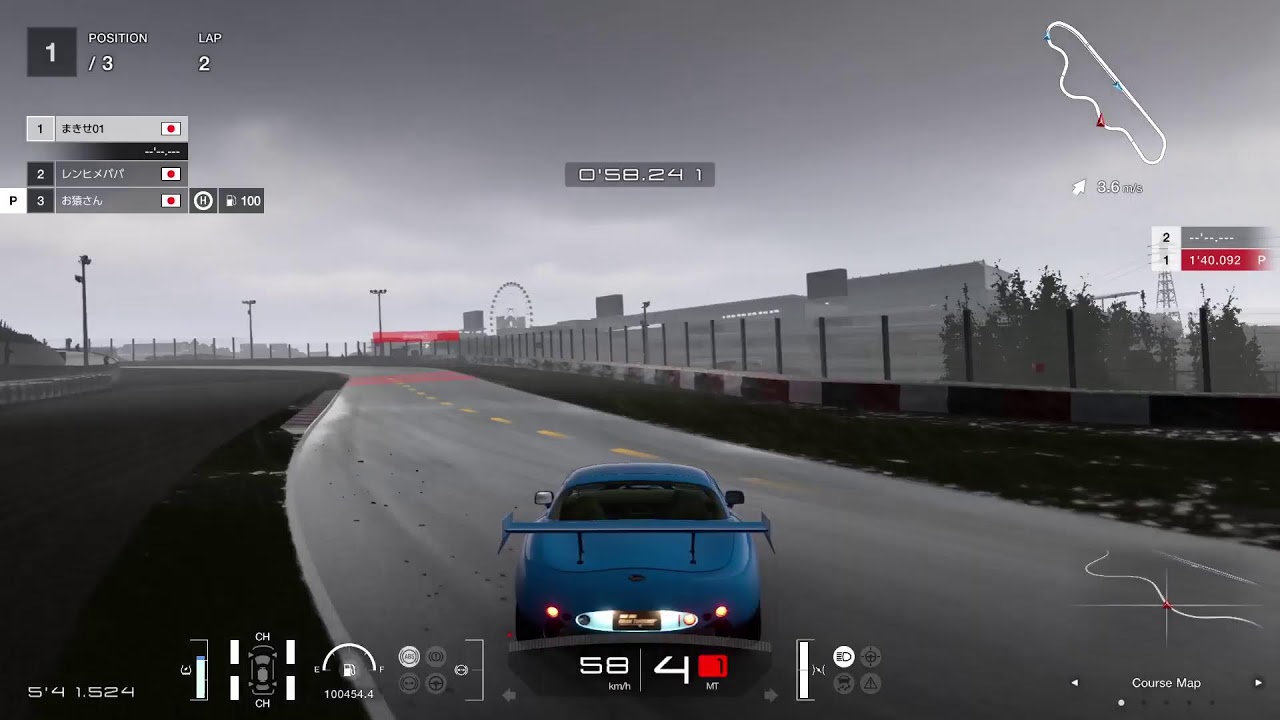Image resolution: width=1280 pixels, height=720 pixels.
Task: Click the hard tyre H icon
Action: [x=203, y=201]
